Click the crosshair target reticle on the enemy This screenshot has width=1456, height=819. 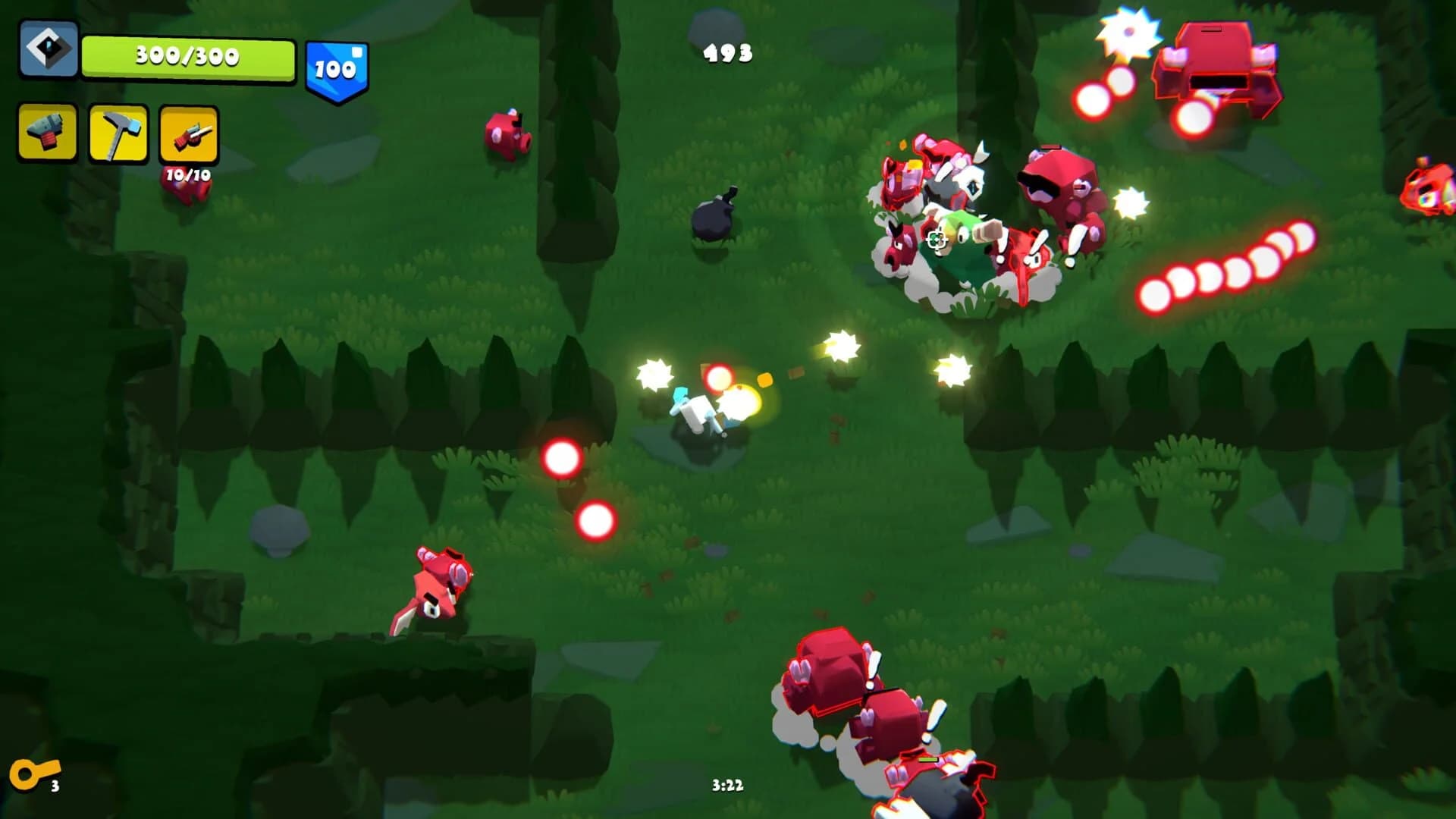point(937,241)
